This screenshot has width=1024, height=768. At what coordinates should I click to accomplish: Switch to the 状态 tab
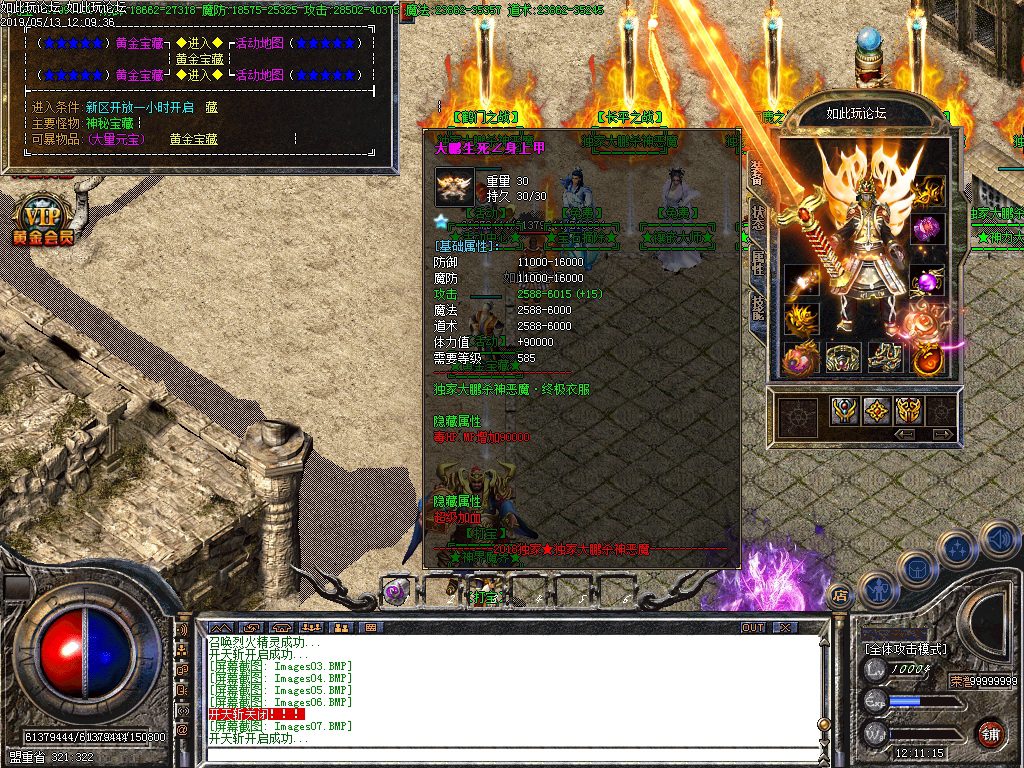[x=757, y=217]
